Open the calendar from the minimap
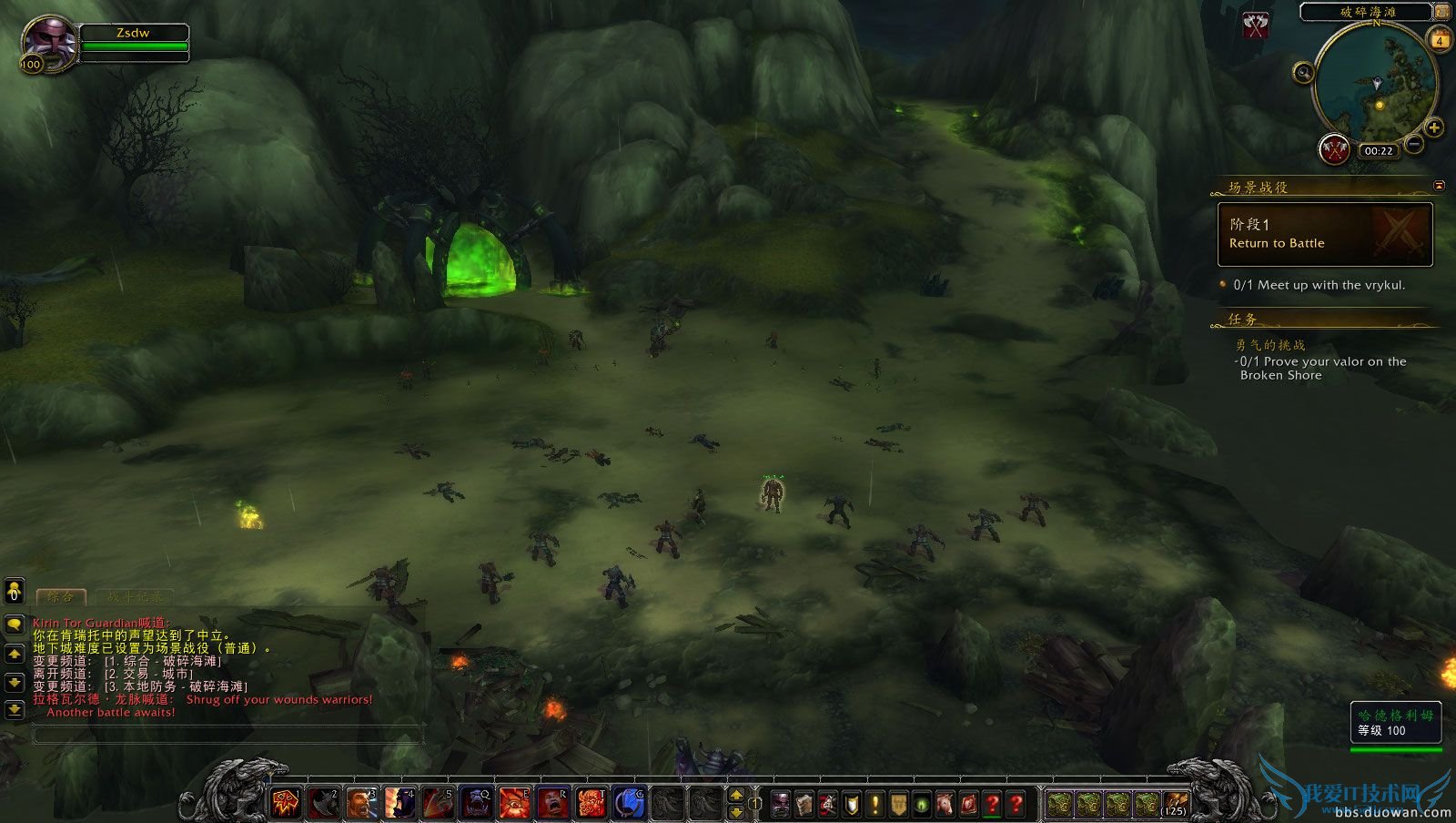 click(1440, 40)
